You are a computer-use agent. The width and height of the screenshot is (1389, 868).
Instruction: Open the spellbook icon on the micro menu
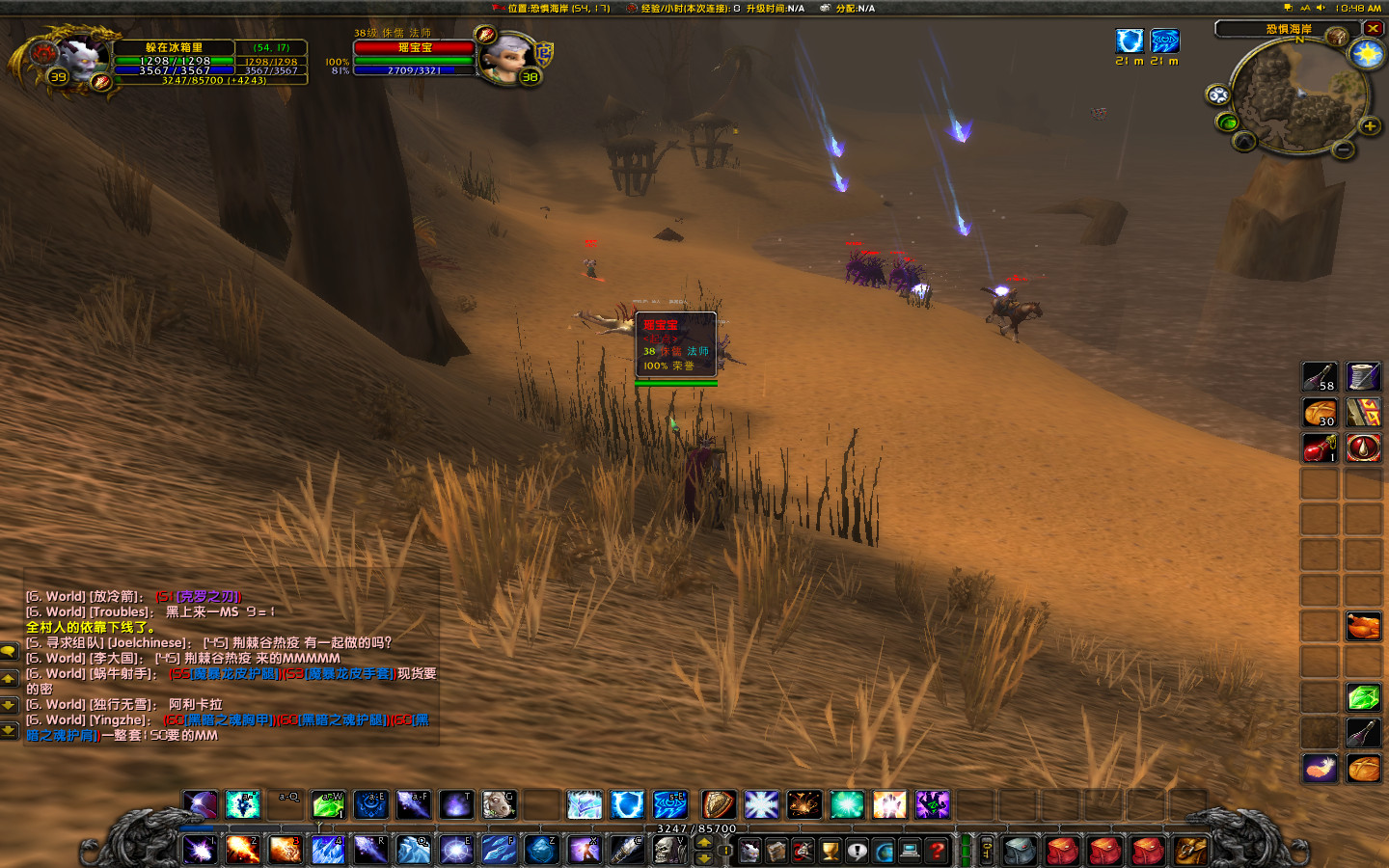[775, 851]
